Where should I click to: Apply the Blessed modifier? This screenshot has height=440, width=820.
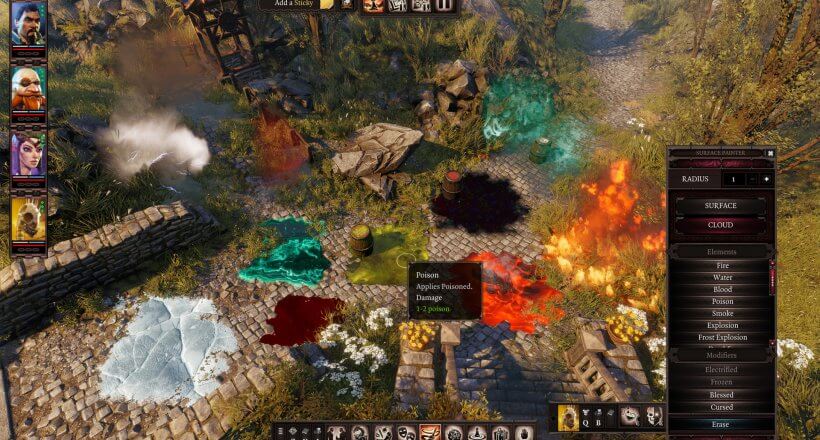click(x=721, y=395)
